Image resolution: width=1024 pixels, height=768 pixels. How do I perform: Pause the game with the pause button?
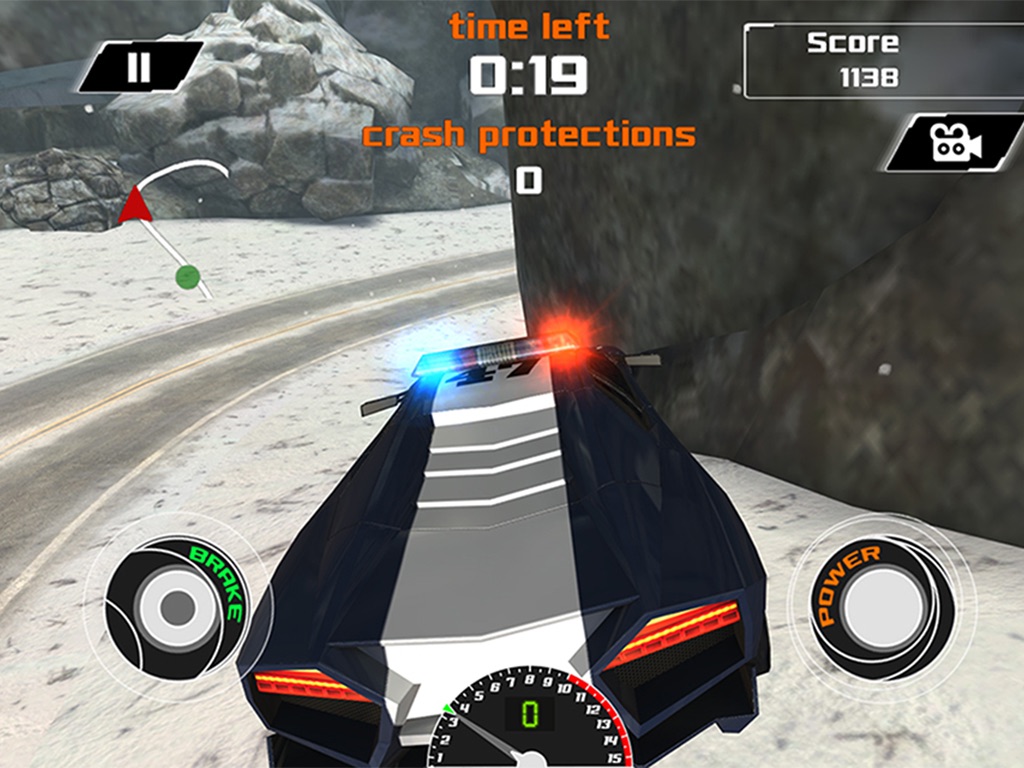140,67
